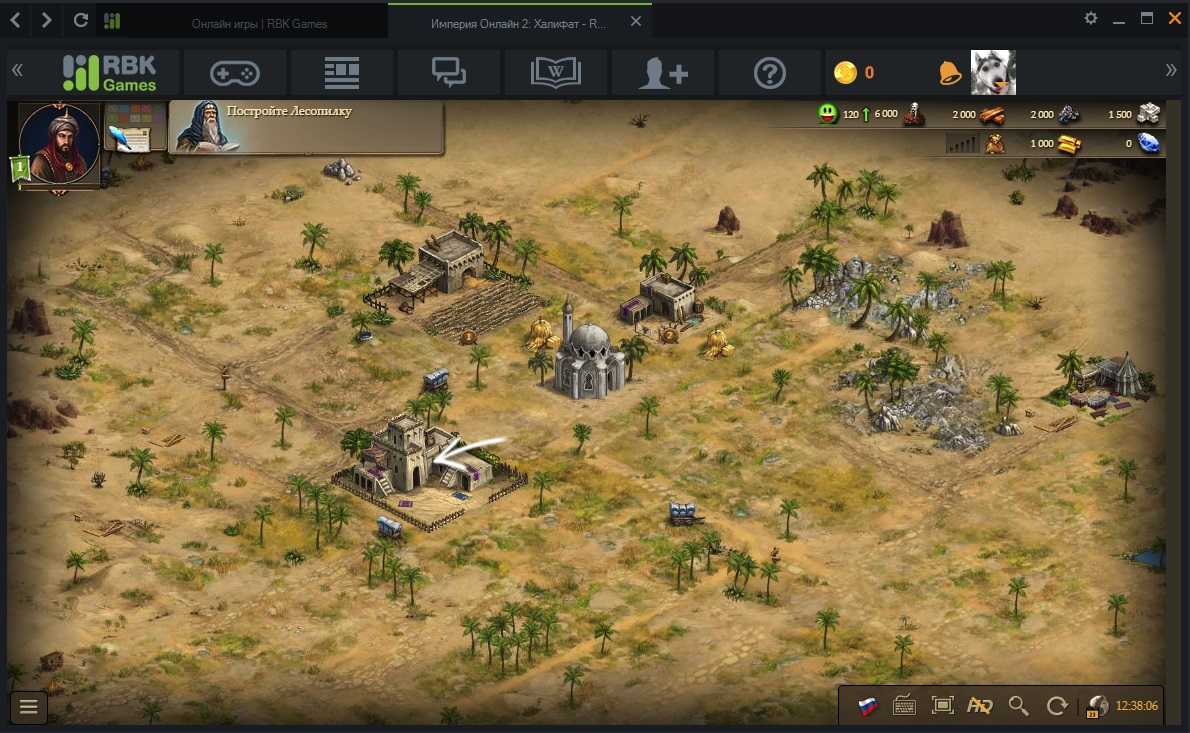Click the magnifying glass zoom icon
The height and width of the screenshot is (733, 1190).
(1018, 706)
